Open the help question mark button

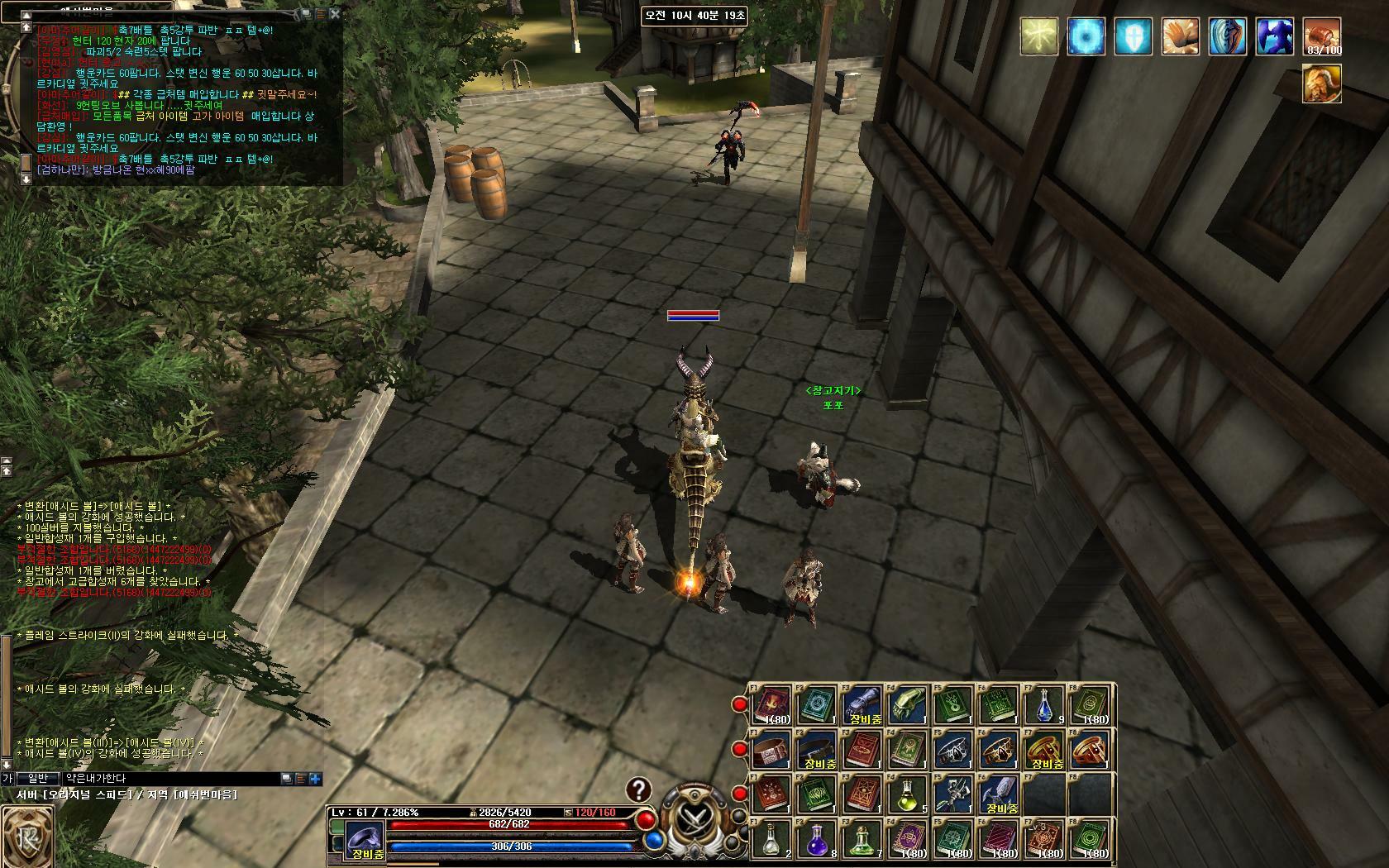click(638, 790)
